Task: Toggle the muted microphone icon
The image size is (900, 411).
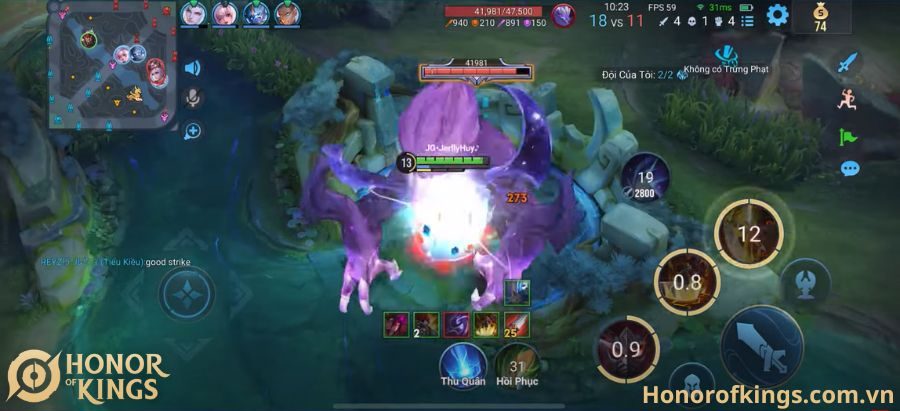Action: pyautogui.click(x=192, y=98)
